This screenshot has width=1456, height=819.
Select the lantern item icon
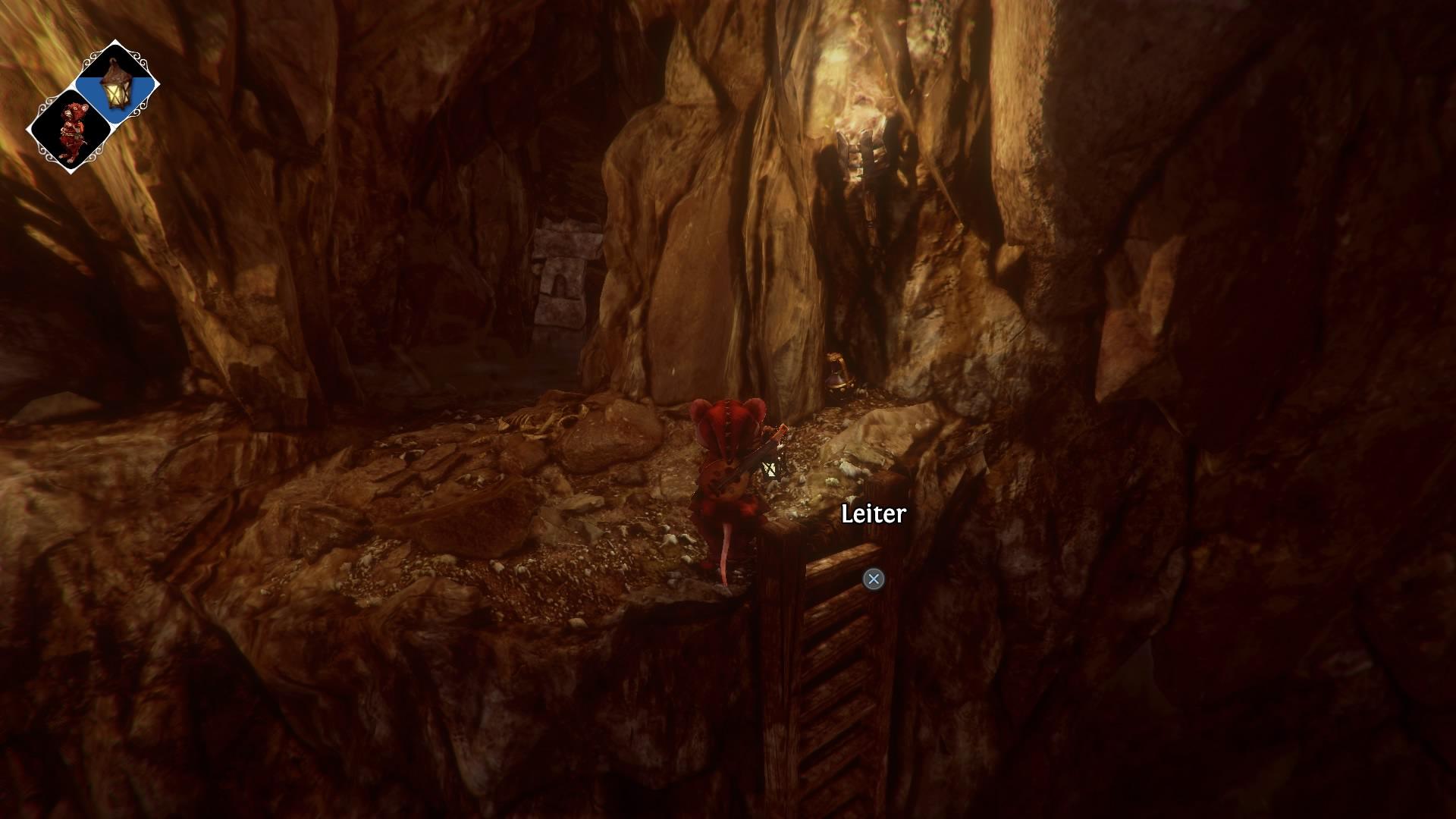pos(117,83)
